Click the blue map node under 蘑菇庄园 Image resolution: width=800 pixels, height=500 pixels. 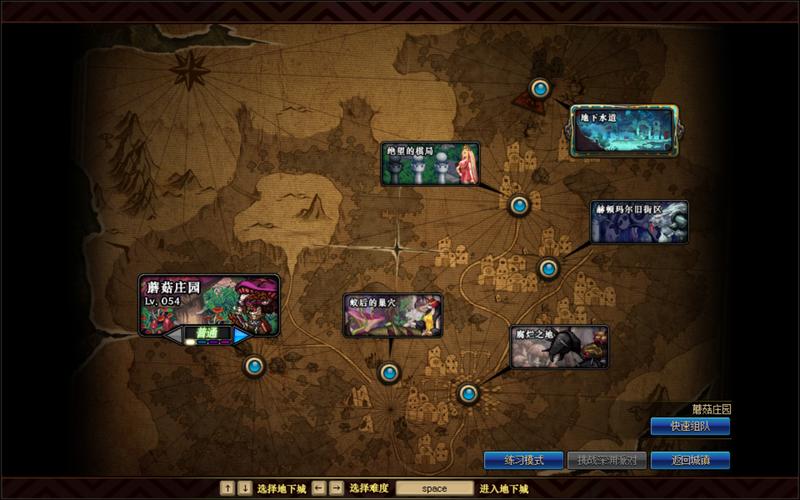[254, 366]
